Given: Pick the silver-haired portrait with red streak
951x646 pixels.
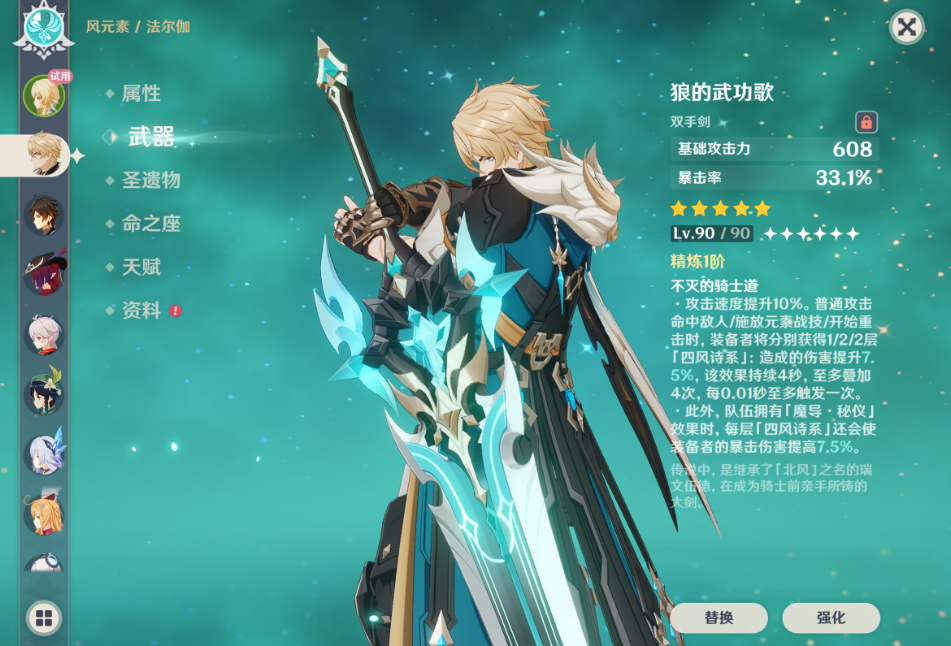Looking at the screenshot, I should coord(43,334).
